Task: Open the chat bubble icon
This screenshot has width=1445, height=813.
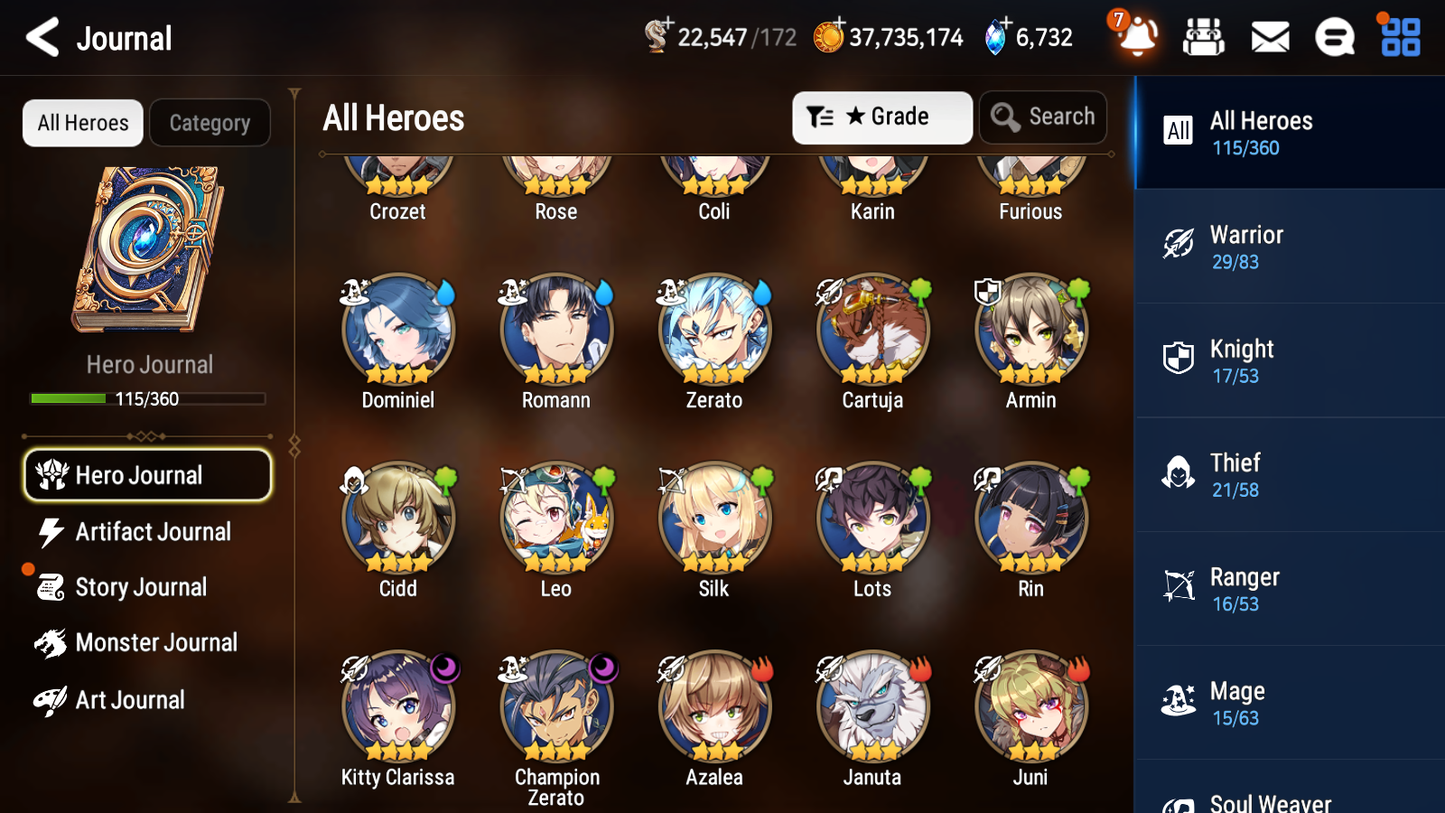Action: (x=1335, y=35)
